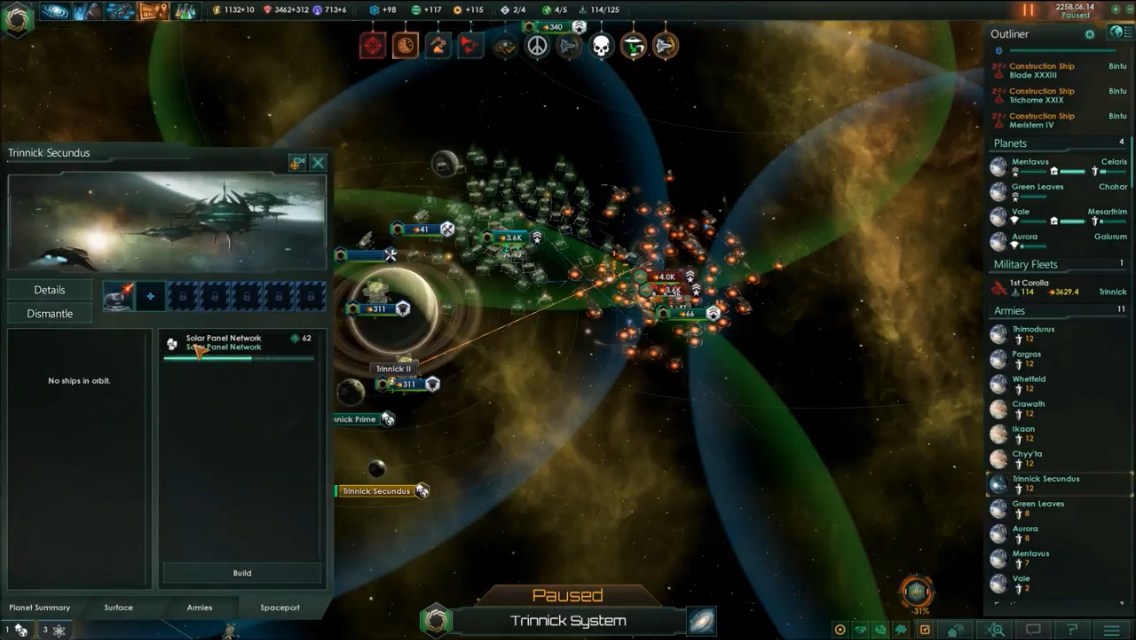
Task: Select the Spaceport tab
Action: point(280,607)
